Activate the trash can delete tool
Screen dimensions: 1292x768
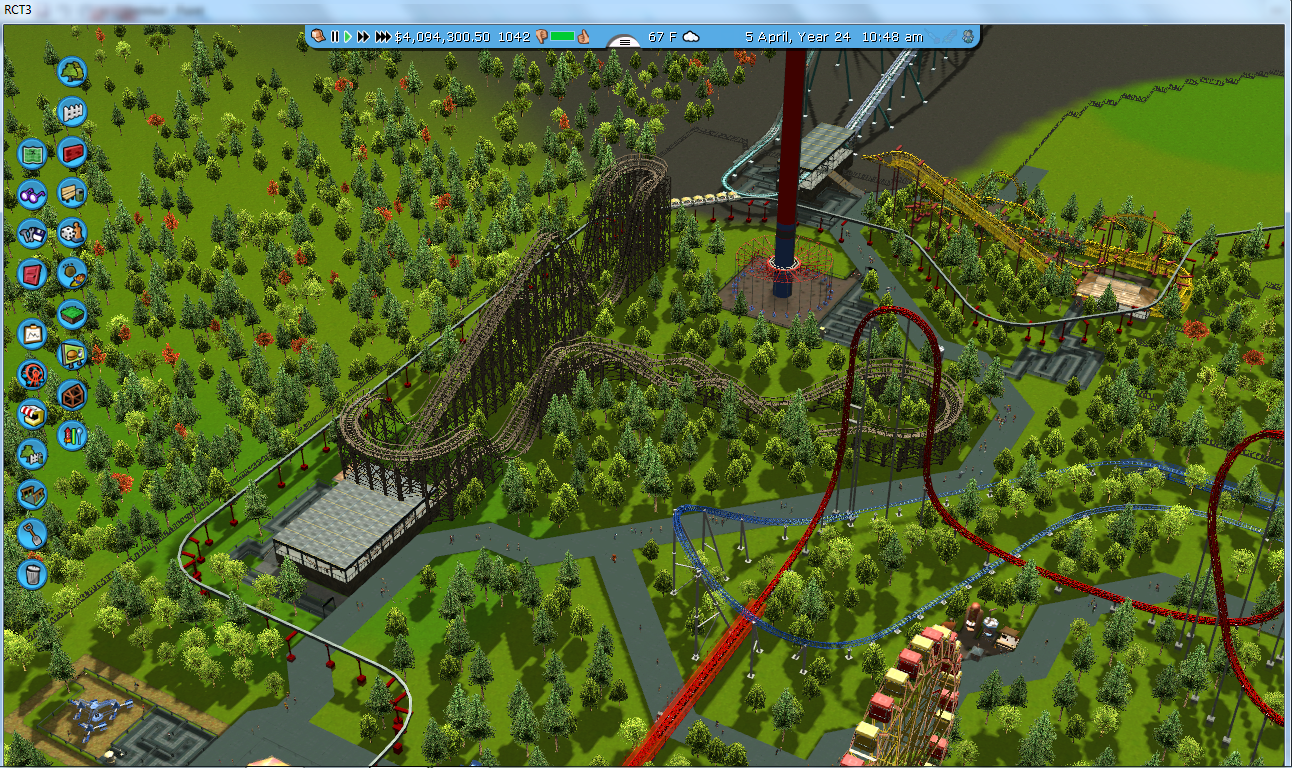tap(32, 574)
